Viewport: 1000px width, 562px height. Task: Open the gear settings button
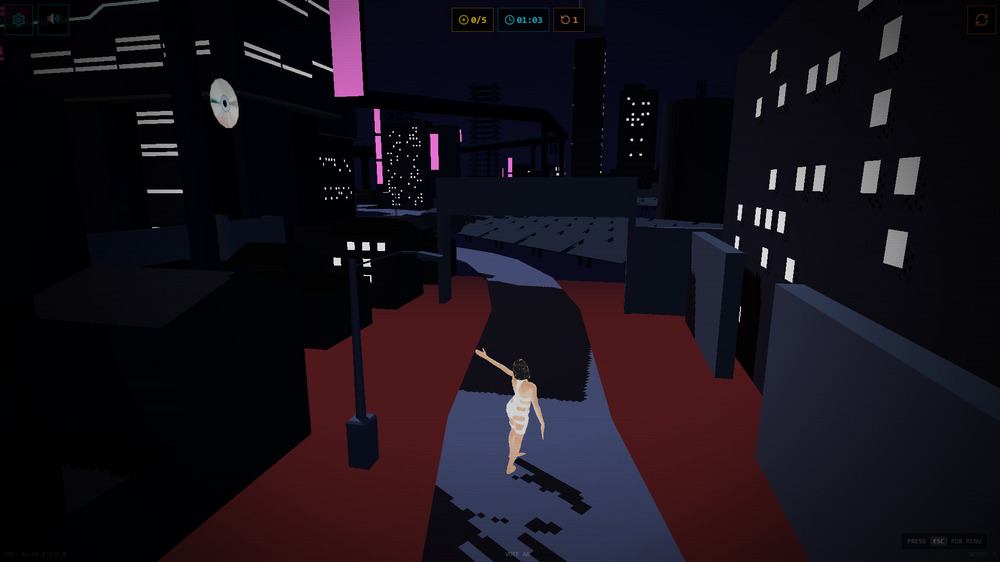[x=18, y=19]
